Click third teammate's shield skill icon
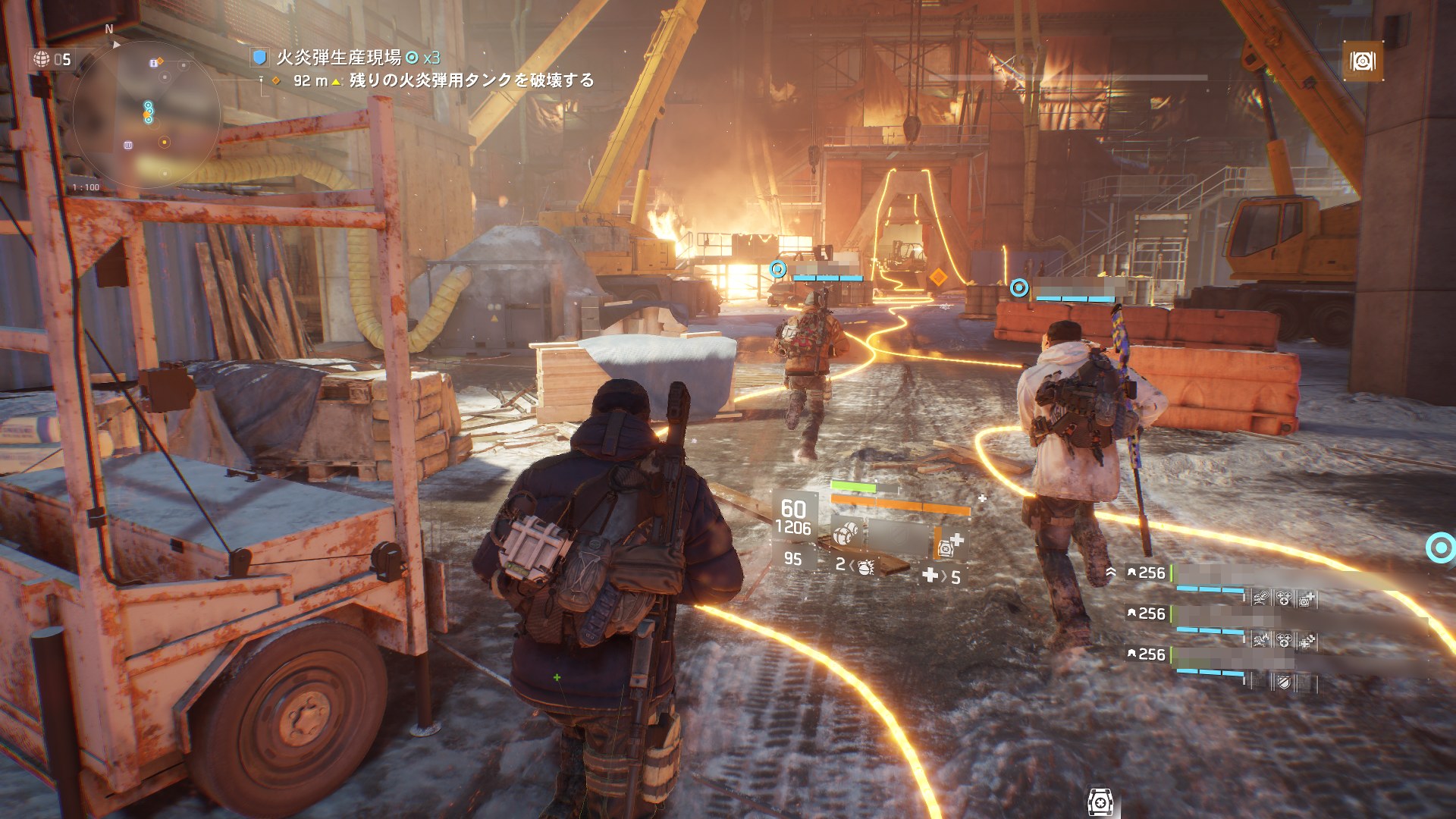This screenshot has height=819, width=1456. pyautogui.click(x=1282, y=682)
